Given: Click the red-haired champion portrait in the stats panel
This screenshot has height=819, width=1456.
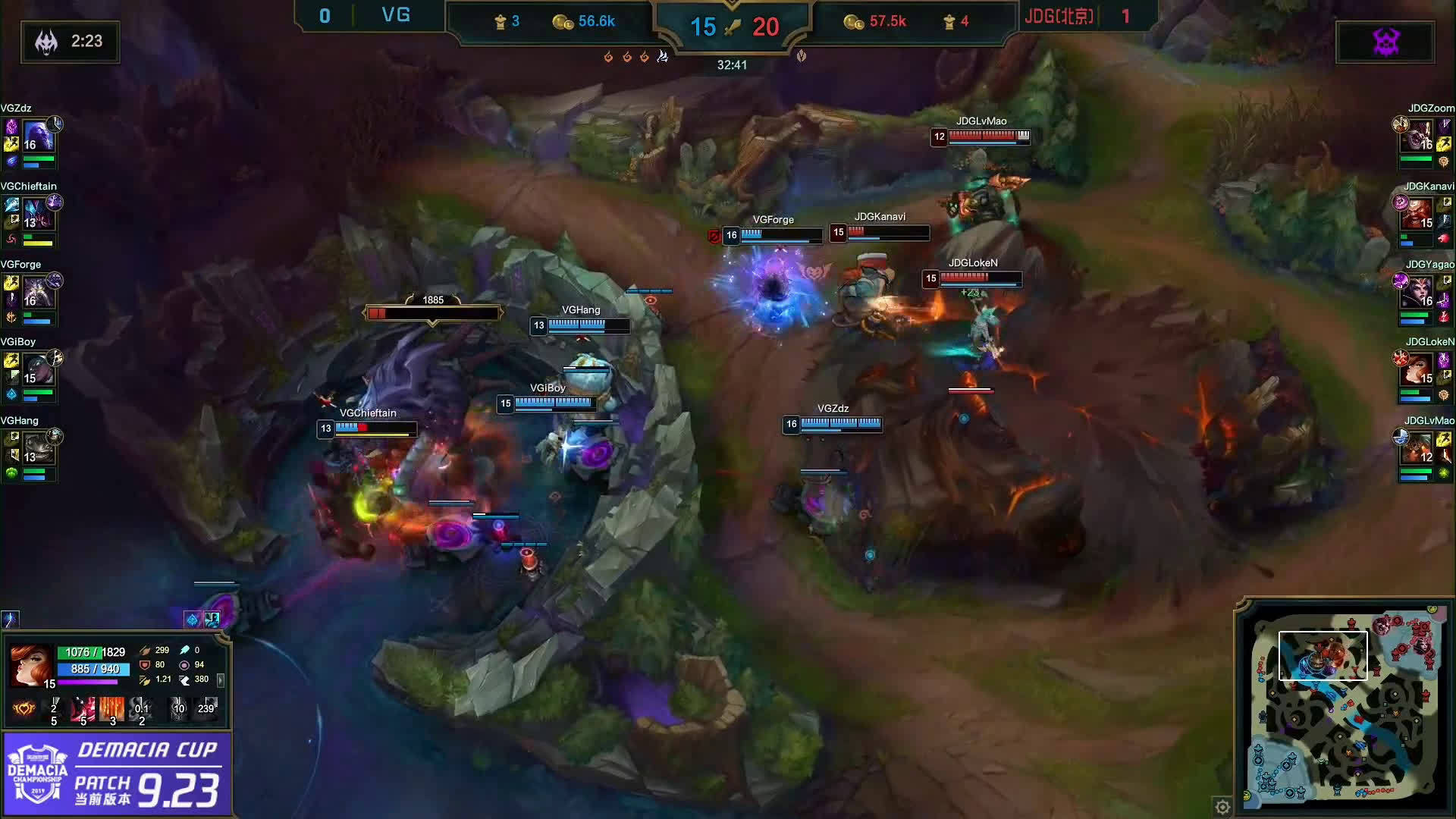Looking at the screenshot, I should (x=30, y=665).
